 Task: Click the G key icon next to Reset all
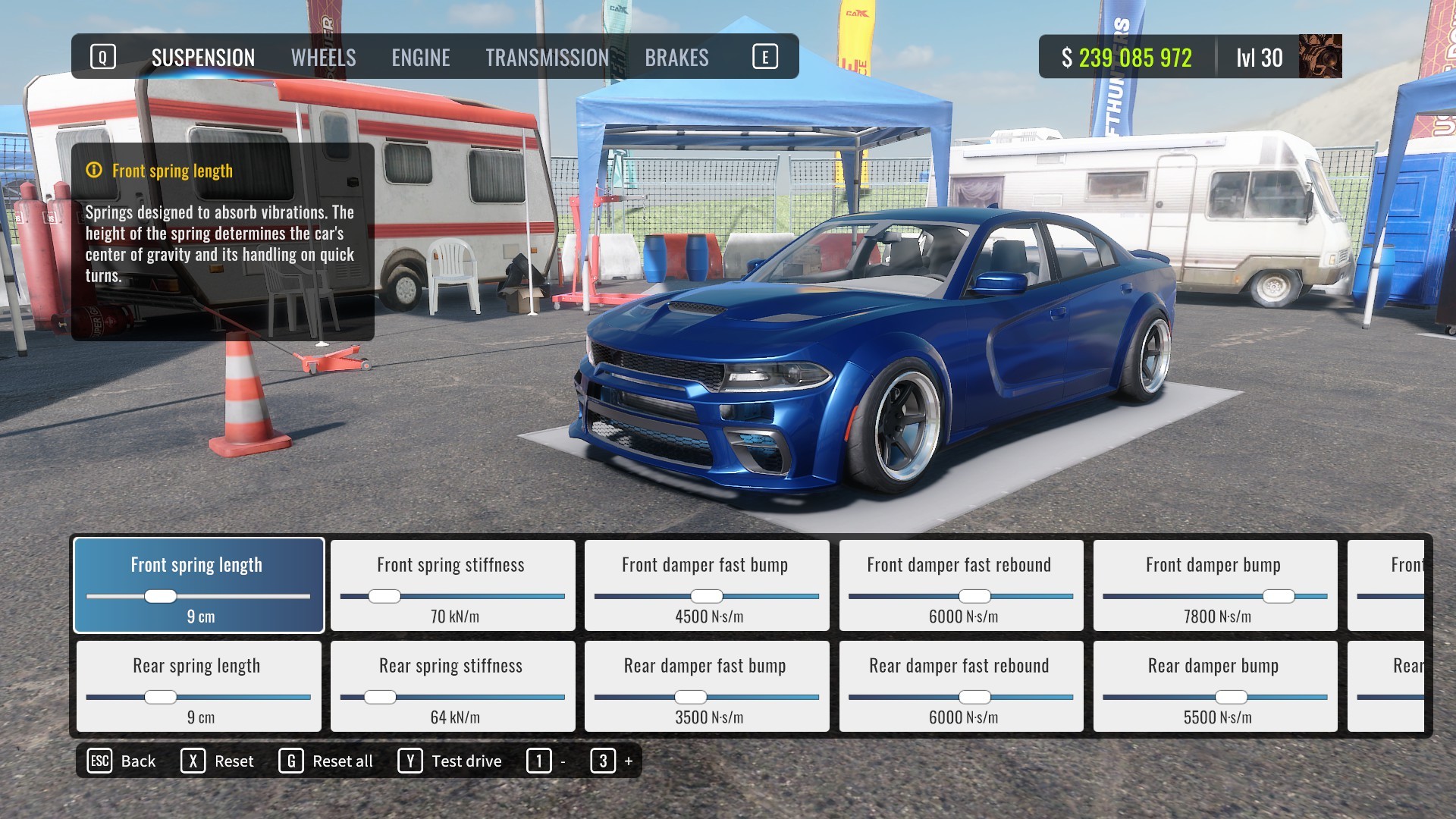289,761
